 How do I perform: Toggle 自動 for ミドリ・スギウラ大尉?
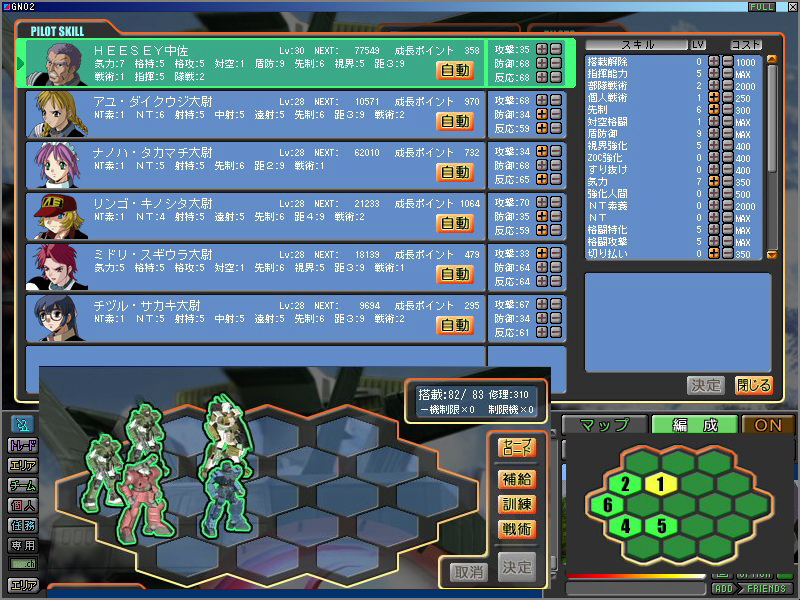tap(455, 274)
